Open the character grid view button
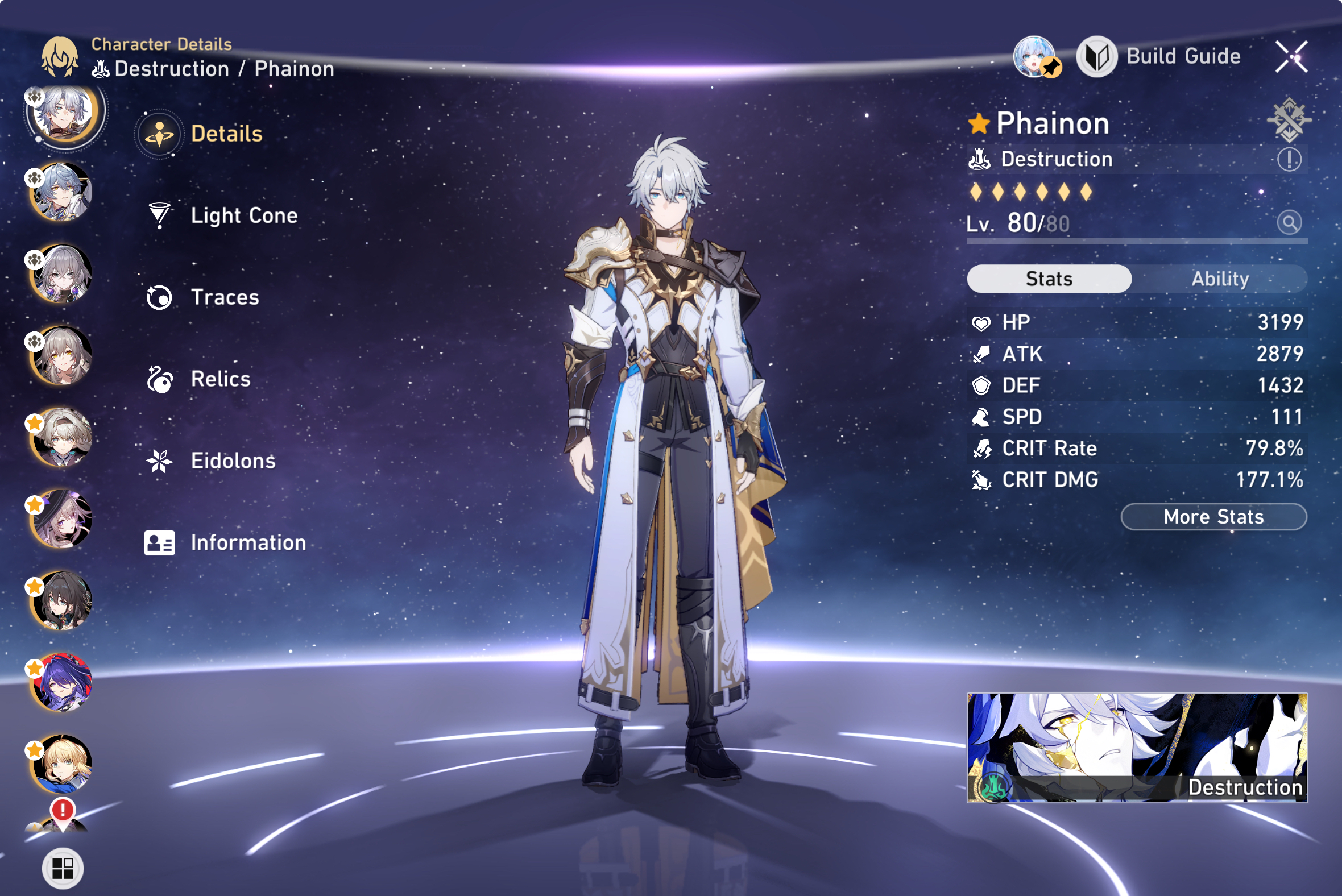Screen dimensions: 1342x896 click(x=63, y=868)
